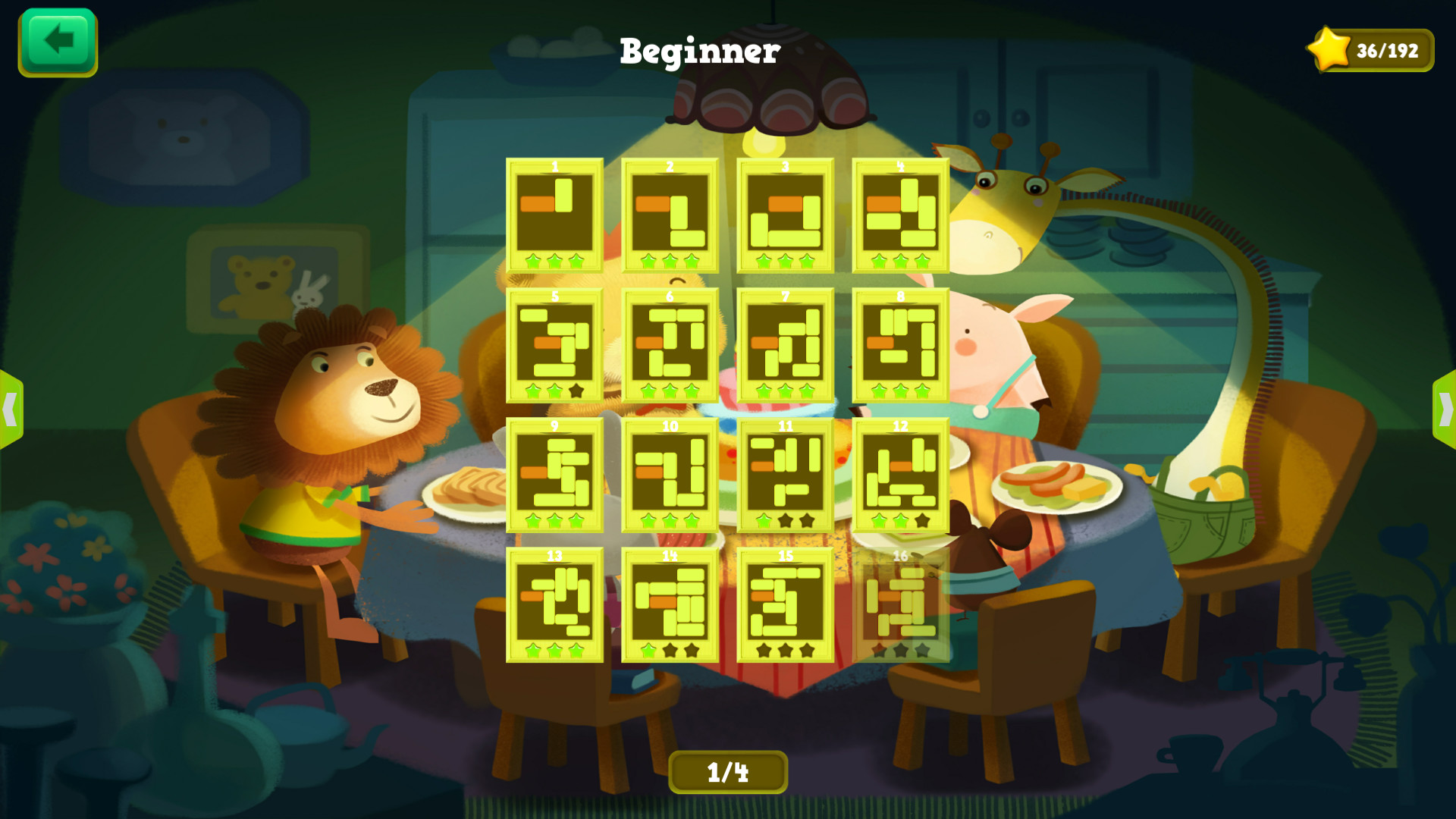
Task: Open level 1 puzzle card
Action: (x=554, y=216)
